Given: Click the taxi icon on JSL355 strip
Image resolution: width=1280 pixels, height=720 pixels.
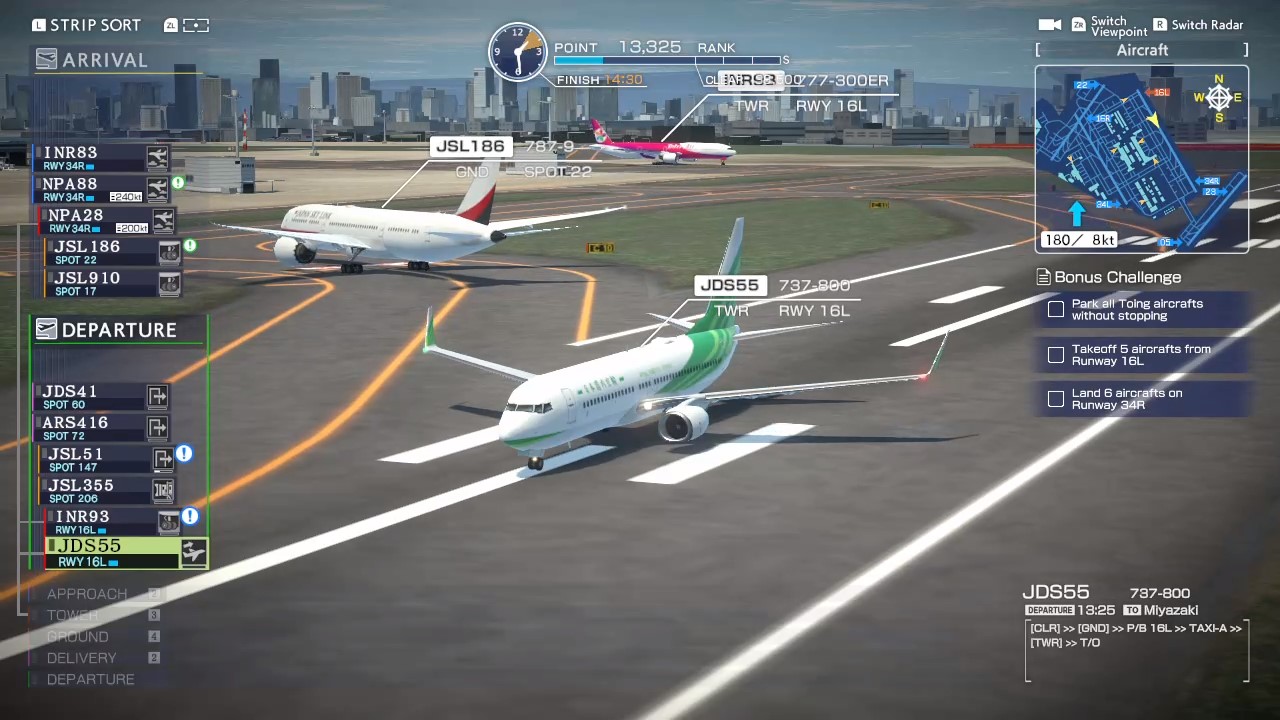Looking at the screenshot, I should (163, 490).
